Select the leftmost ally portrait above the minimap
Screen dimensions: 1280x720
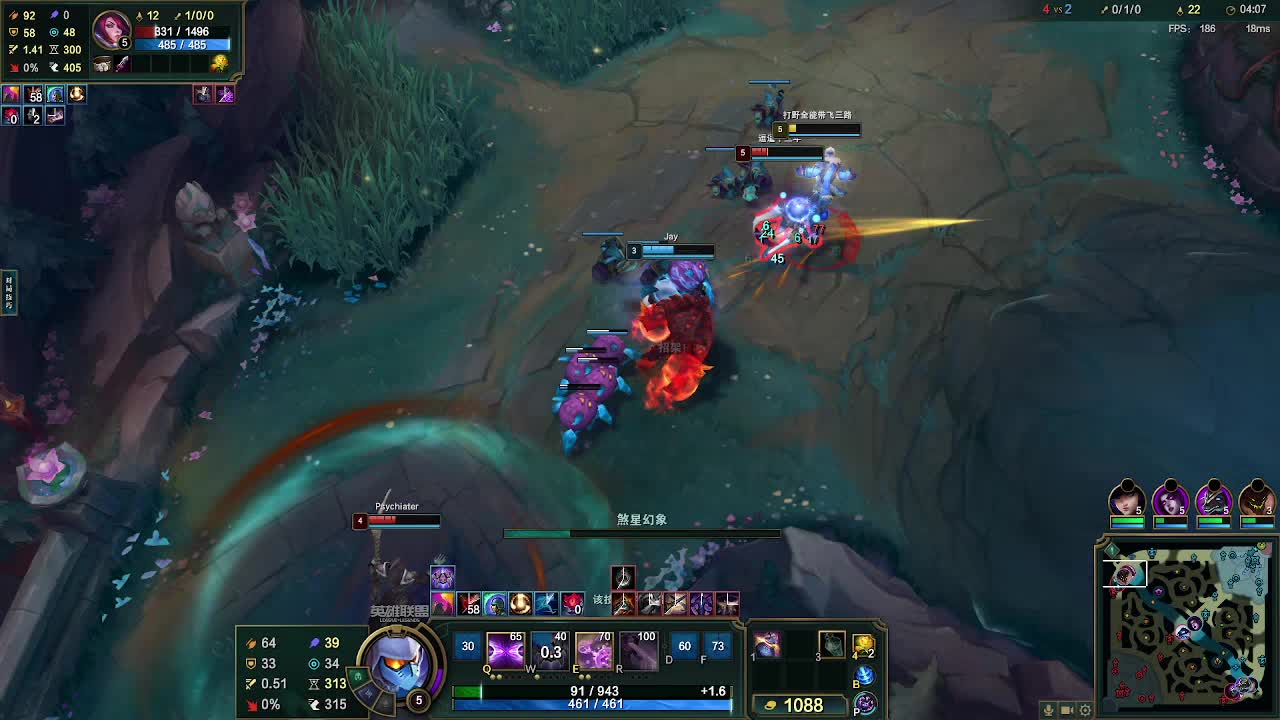point(1127,499)
